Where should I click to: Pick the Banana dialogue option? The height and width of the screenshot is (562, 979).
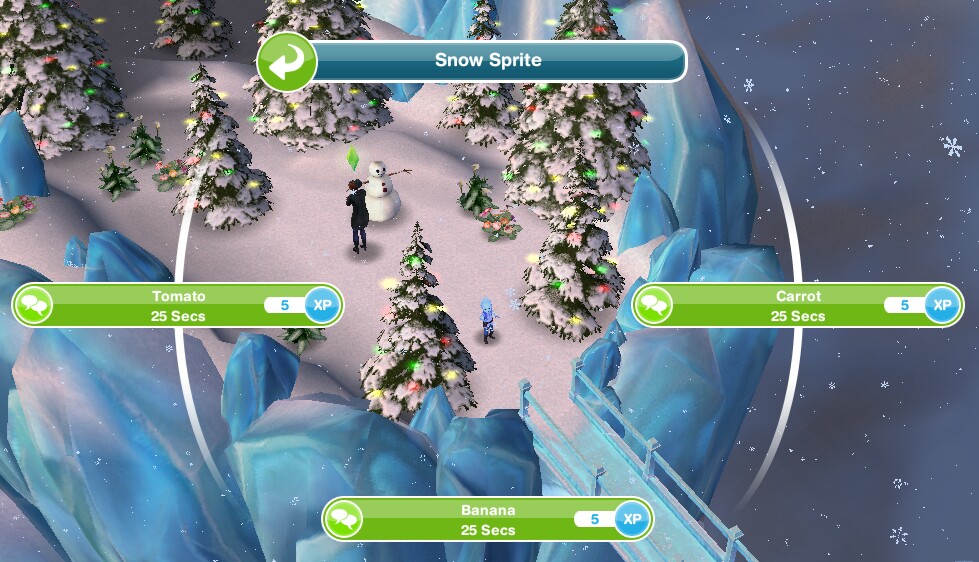pyautogui.click(x=487, y=519)
